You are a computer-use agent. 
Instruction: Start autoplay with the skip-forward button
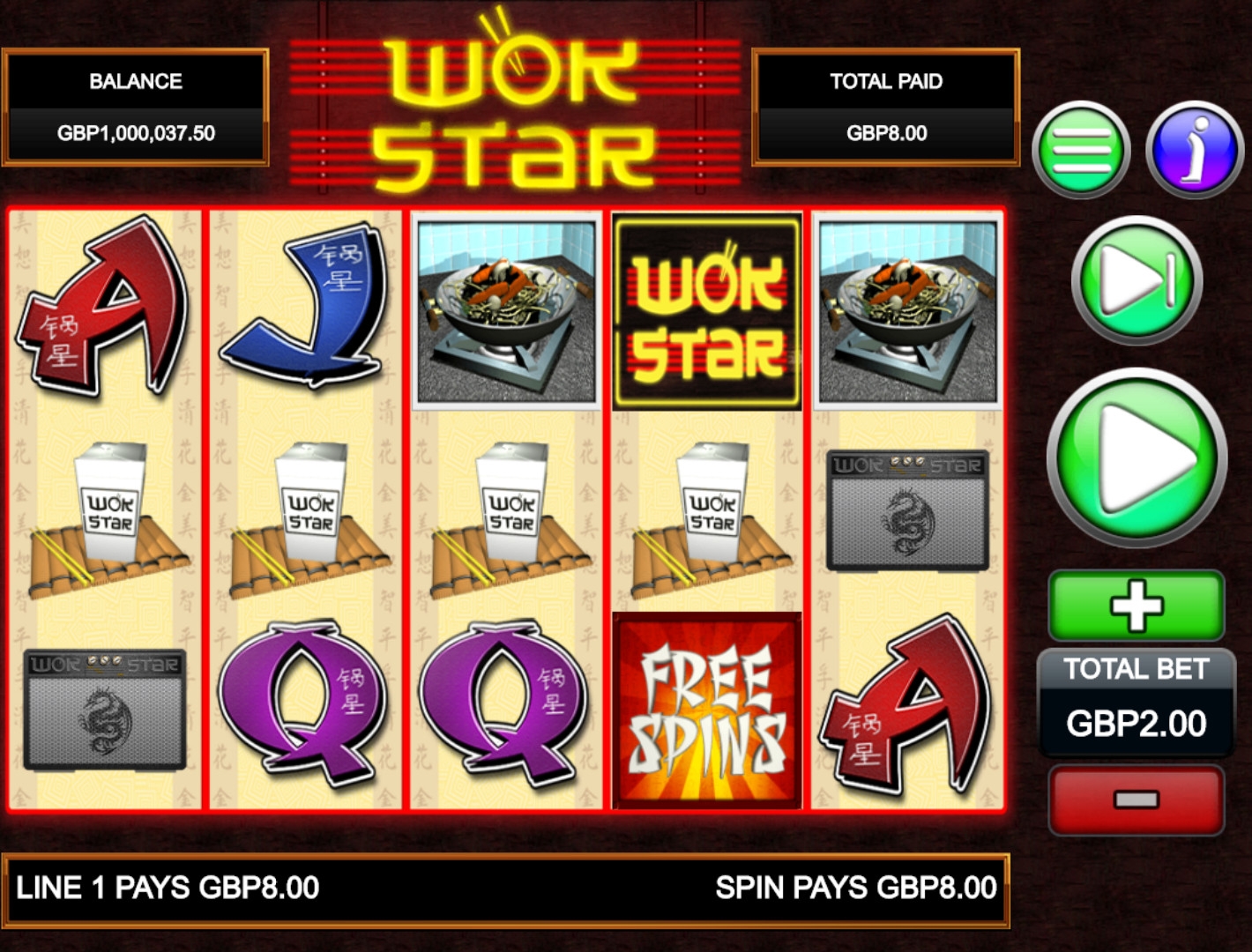[1136, 280]
